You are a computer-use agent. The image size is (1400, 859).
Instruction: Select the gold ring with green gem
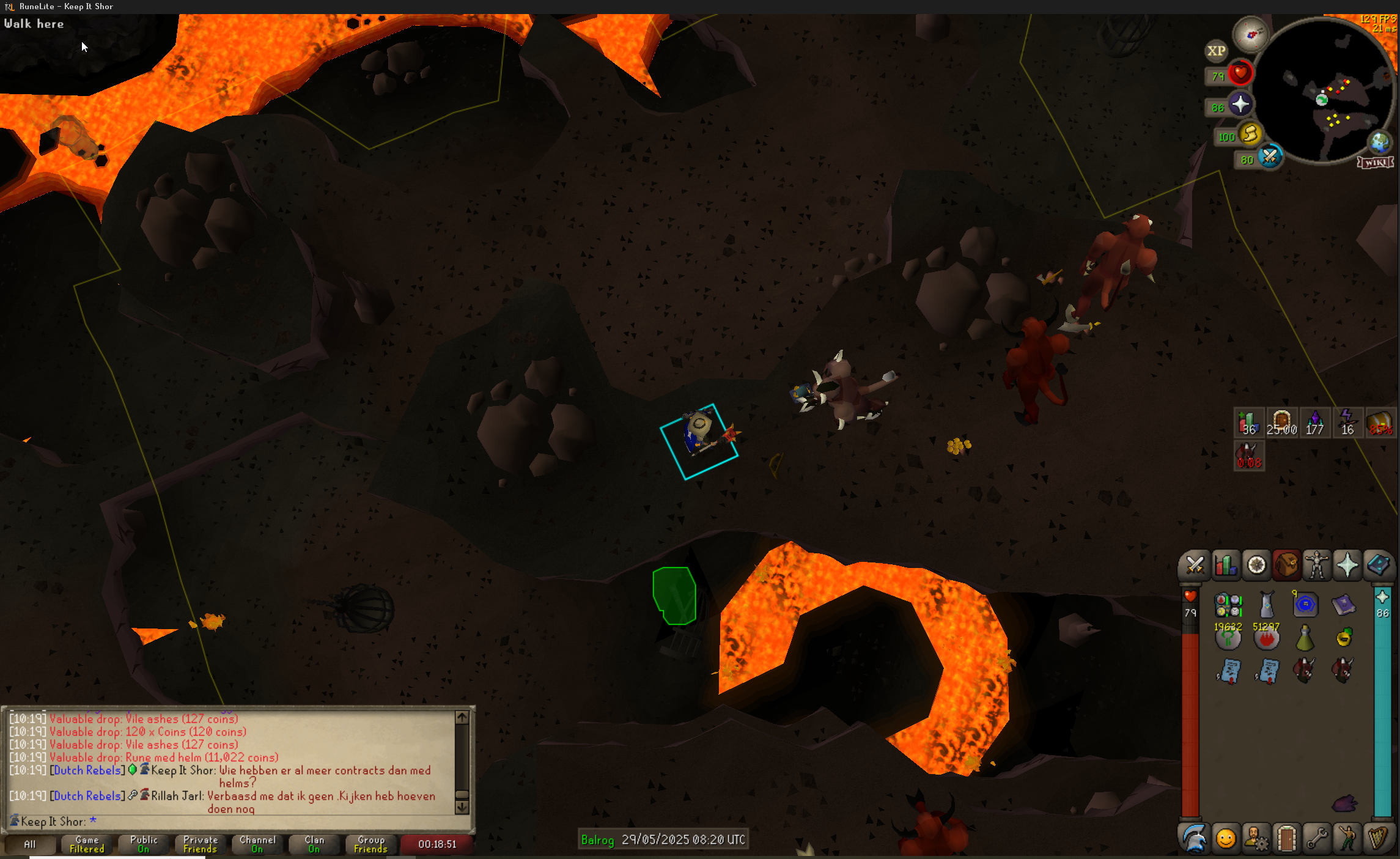[1343, 638]
